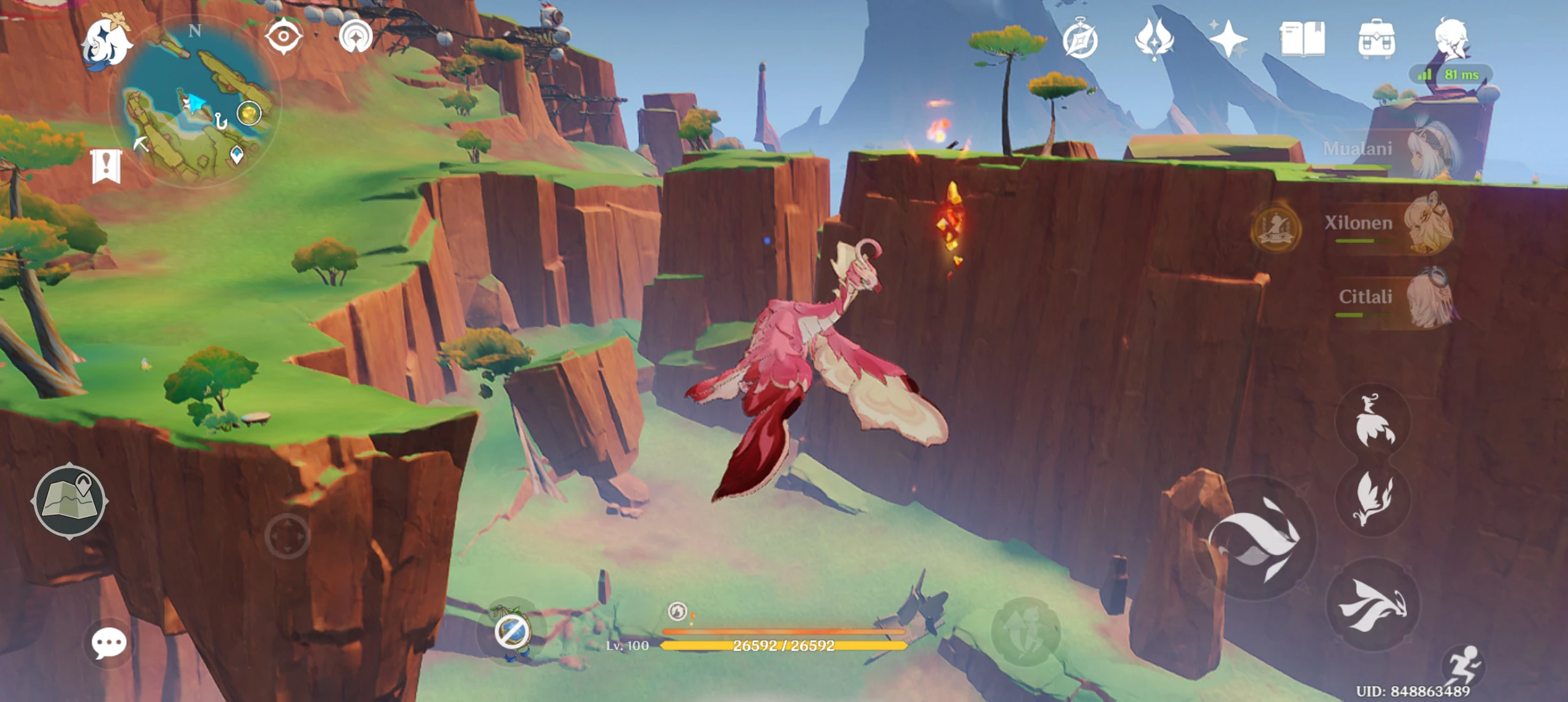The image size is (1568, 702).
Task: Click the 26592/26592 HP bar
Action: click(x=784, y=647)
